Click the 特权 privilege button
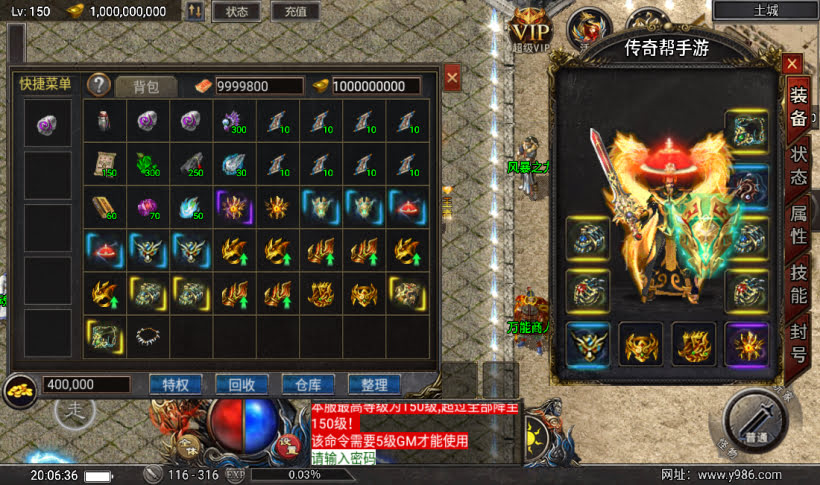 click(175, 384)
